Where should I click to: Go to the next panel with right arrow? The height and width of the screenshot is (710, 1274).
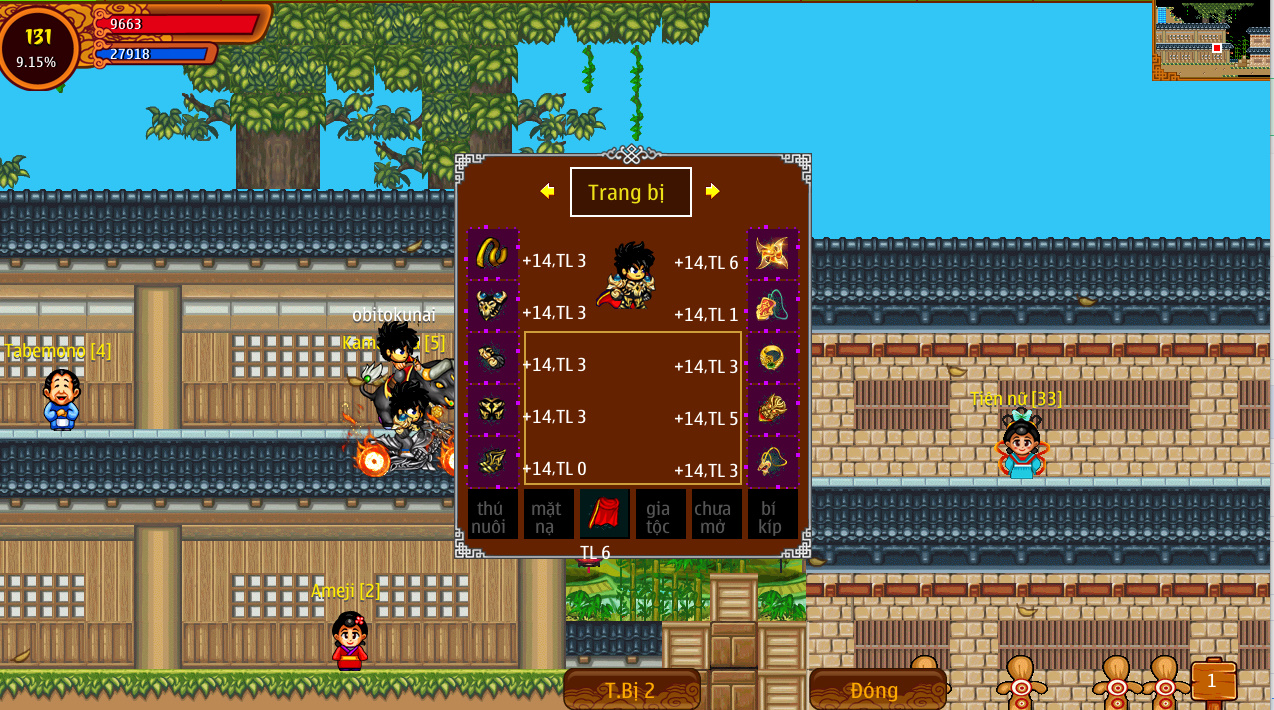pyautogui.click(x=712, y=191)
